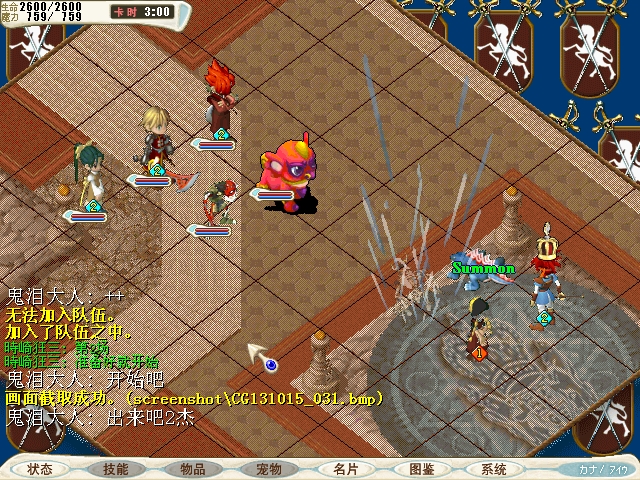
Task: Open the 宠物 (Pets) menu
Action: (x=269, y=469)
